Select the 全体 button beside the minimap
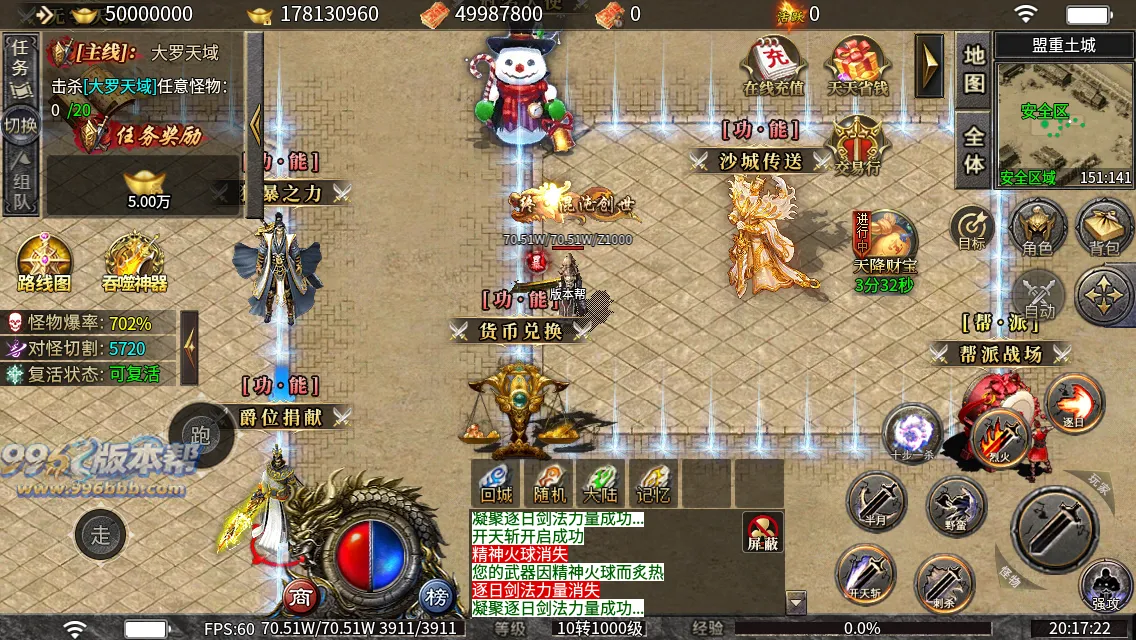 pyautogui.click(x=974, y=150)
